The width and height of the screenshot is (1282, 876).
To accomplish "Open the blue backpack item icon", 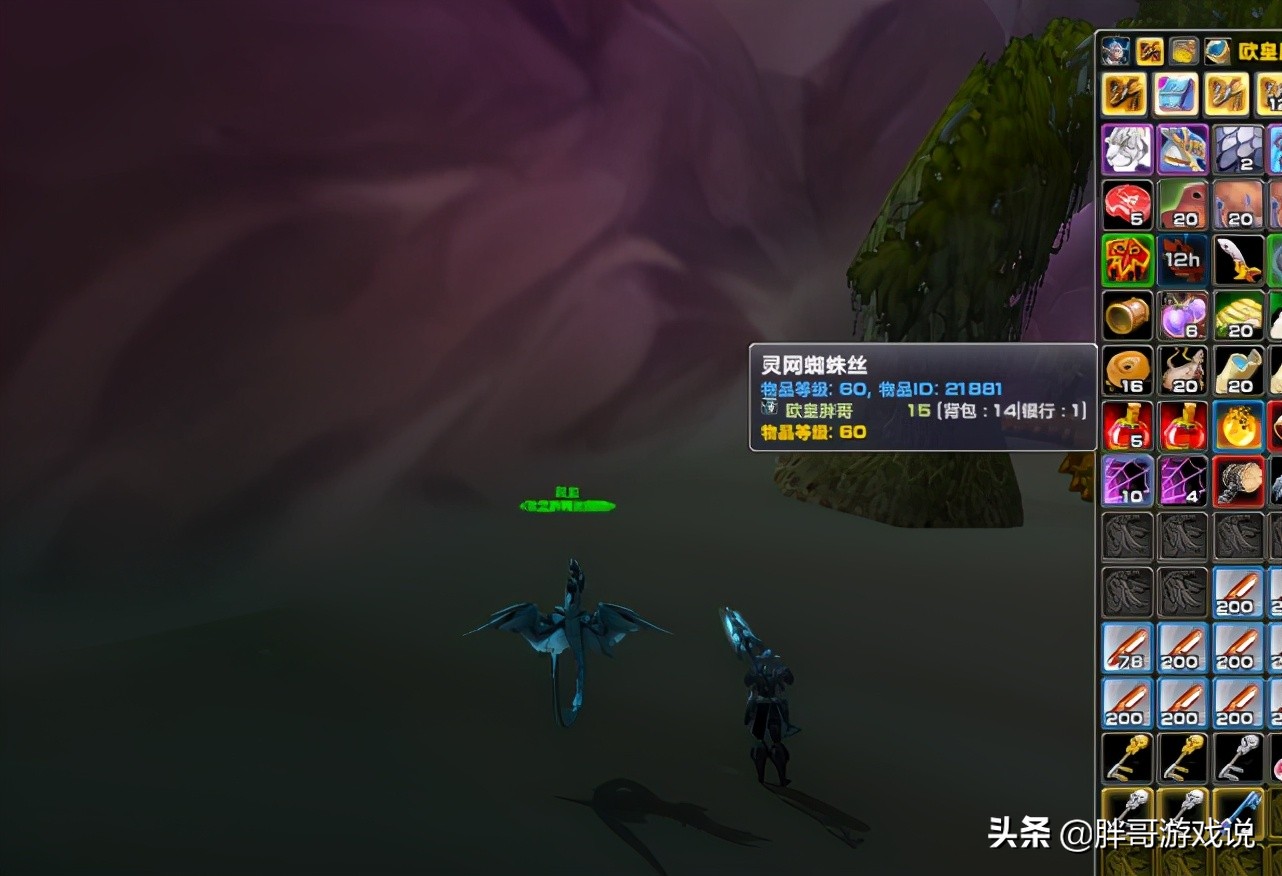I will point(1173,95).
